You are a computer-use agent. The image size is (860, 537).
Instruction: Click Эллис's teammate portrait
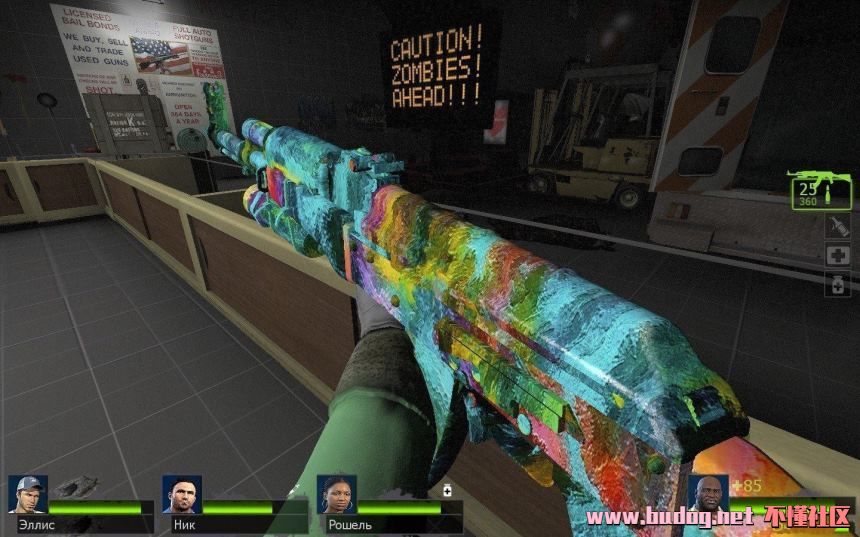click(x=28, y=494)
